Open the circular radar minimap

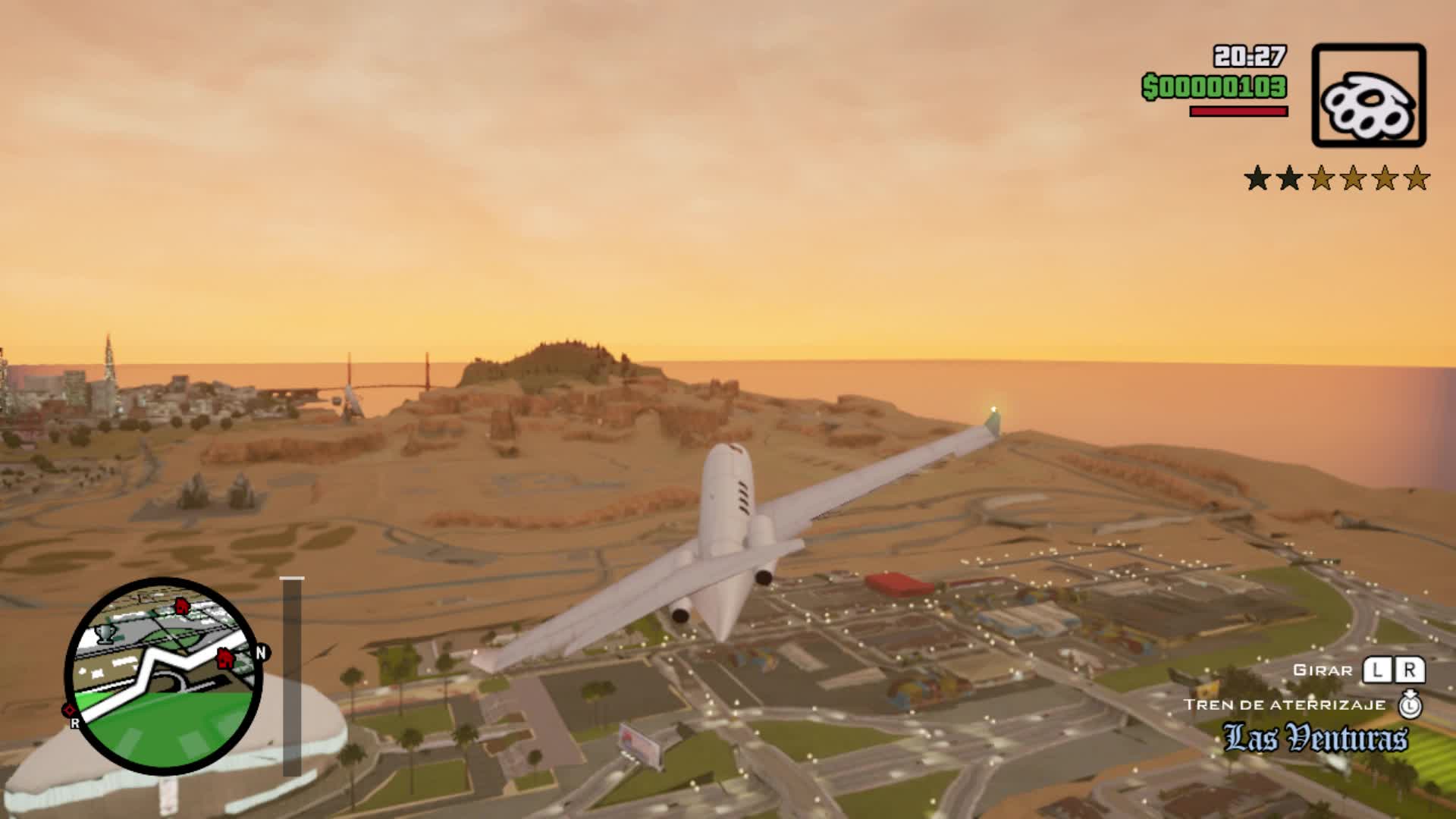point(164,676)
